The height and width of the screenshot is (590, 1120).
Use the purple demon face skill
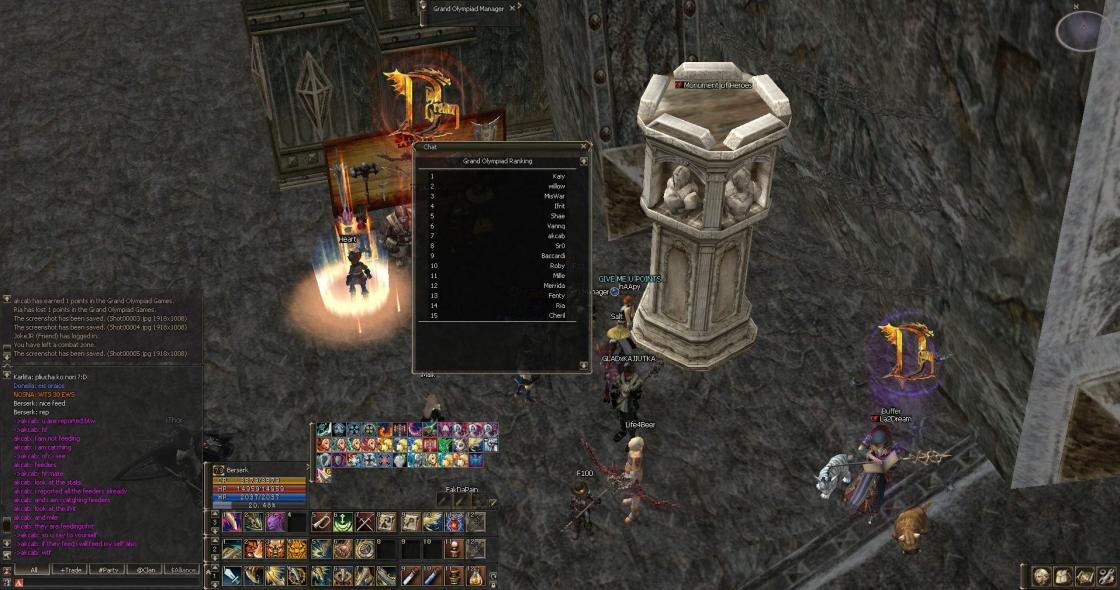[x=275, y=522]
